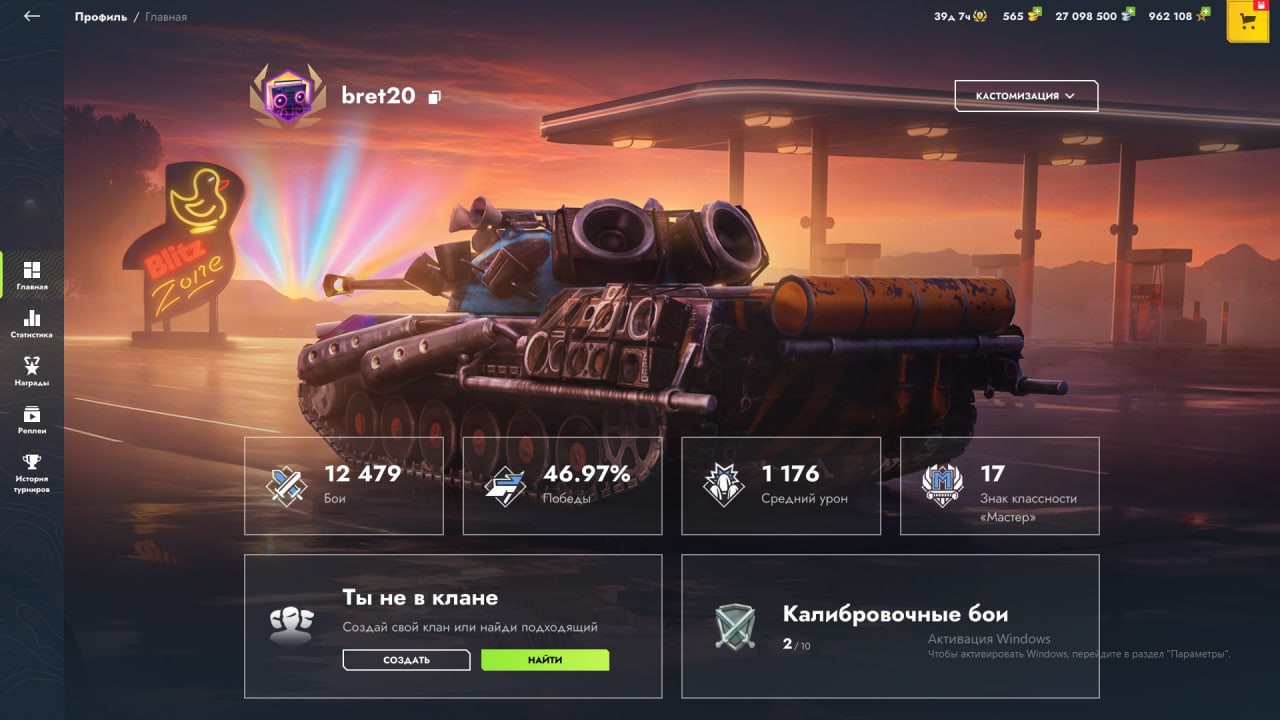This screenshot has width=1280, height=720.
Task: Open the Реплеи section
Action: tap(32, 420)
